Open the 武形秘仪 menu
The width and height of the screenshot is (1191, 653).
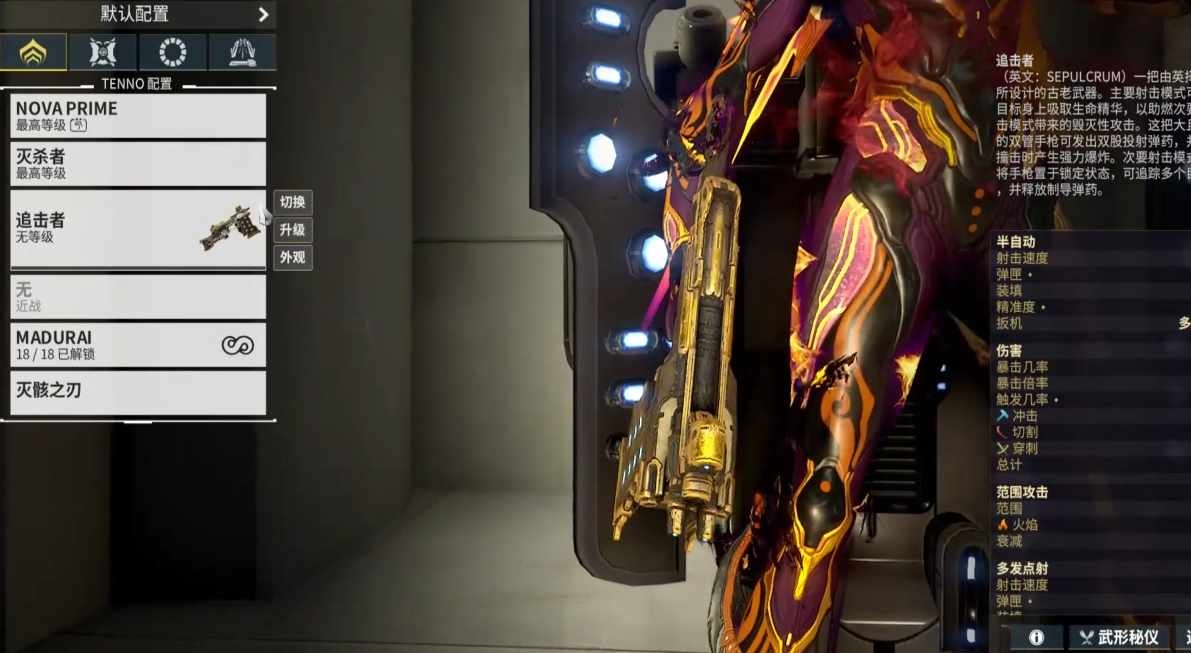click(x=1118, y=637)
